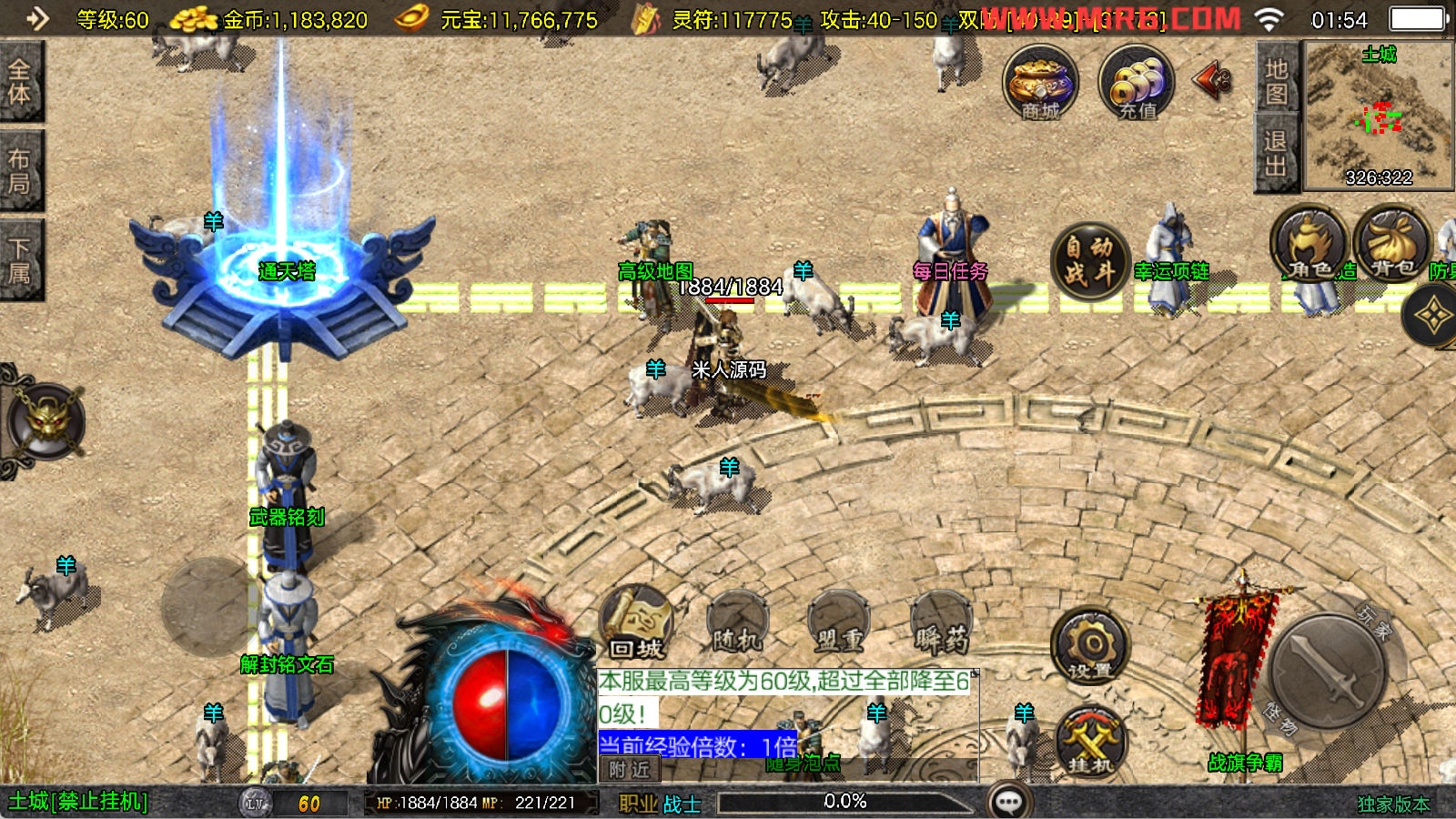
Task: Select the 布局 tab
Action: point(20,171)
